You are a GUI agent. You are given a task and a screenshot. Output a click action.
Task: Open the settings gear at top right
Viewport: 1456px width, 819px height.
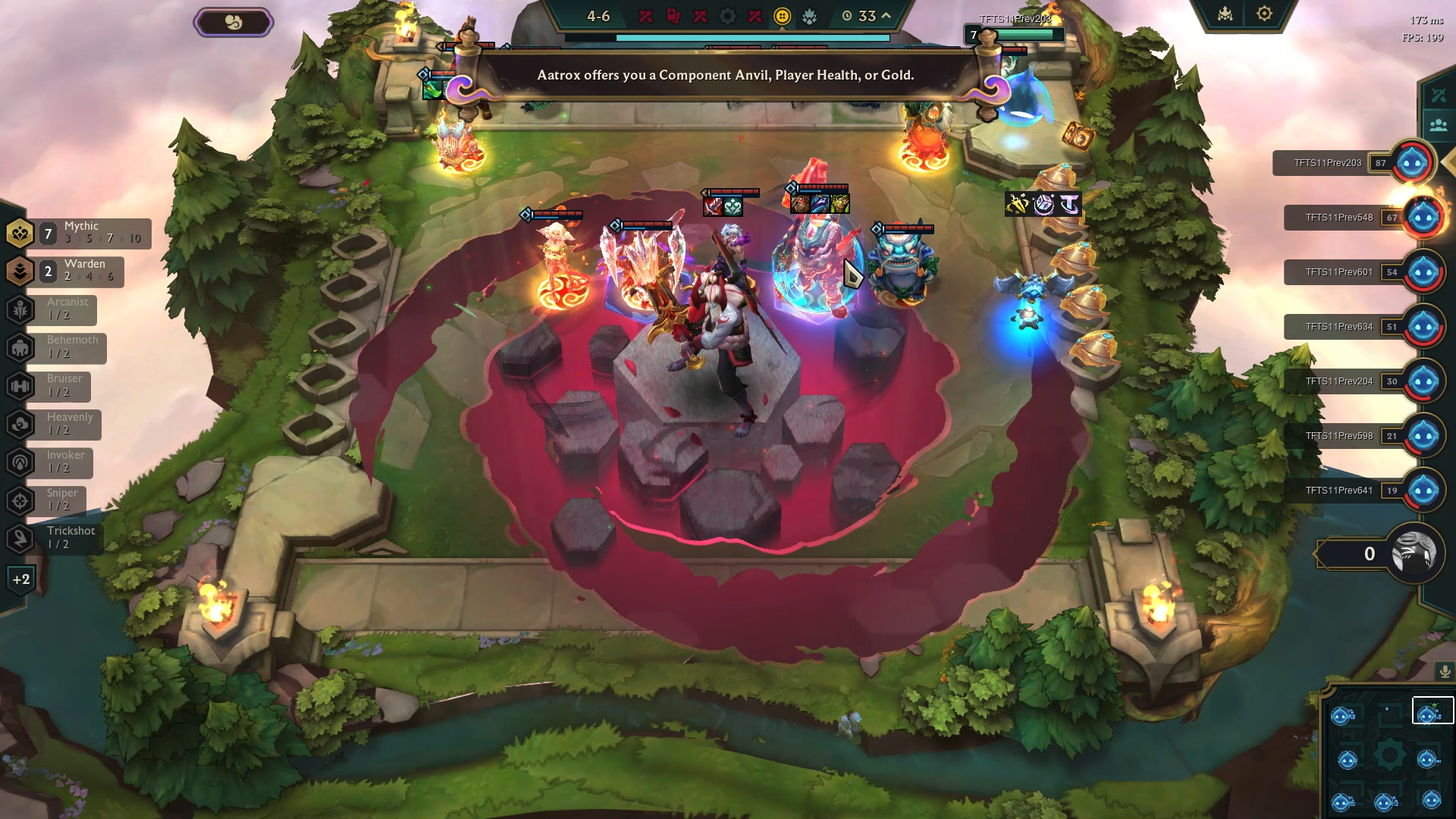tap(1264, 13)
